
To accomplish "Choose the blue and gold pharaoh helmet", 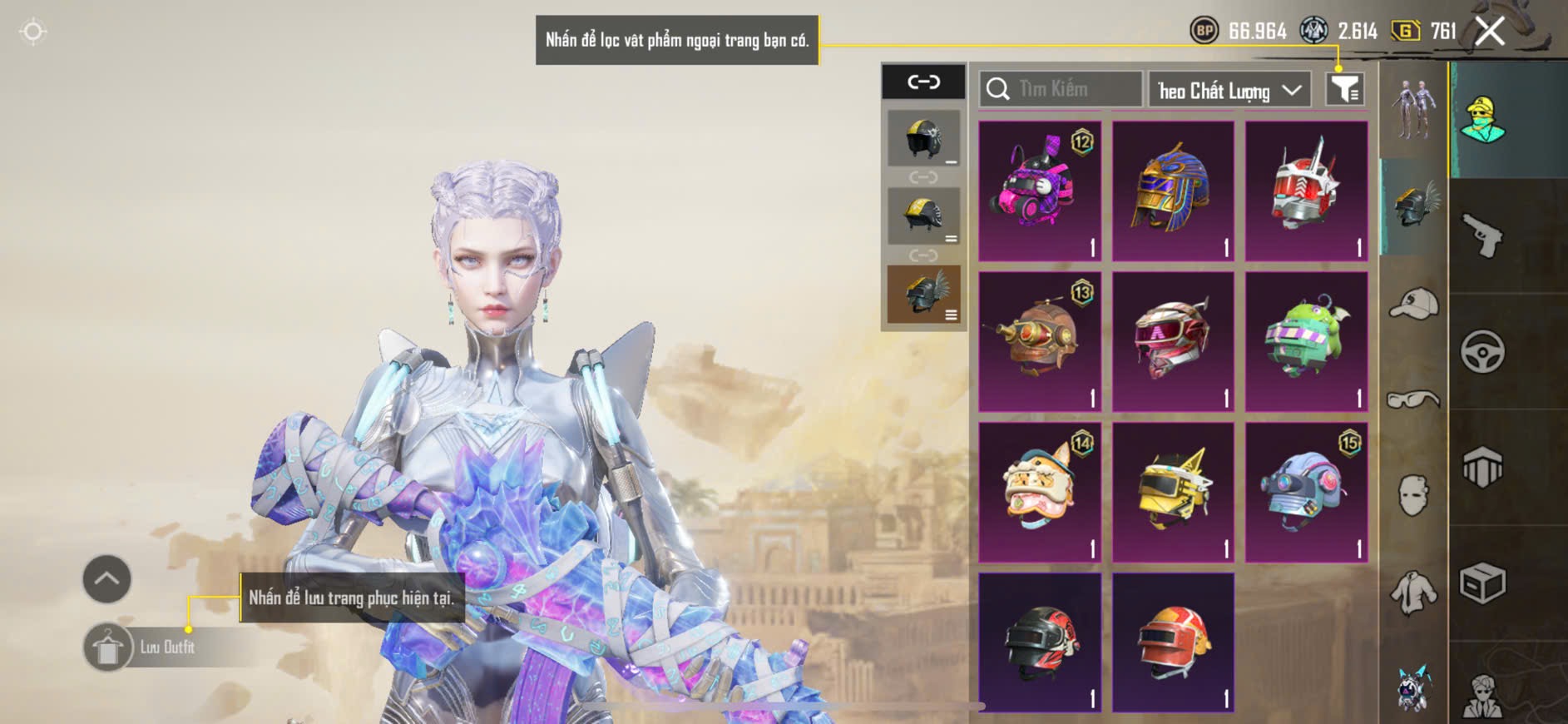I will pos(1173,191).
